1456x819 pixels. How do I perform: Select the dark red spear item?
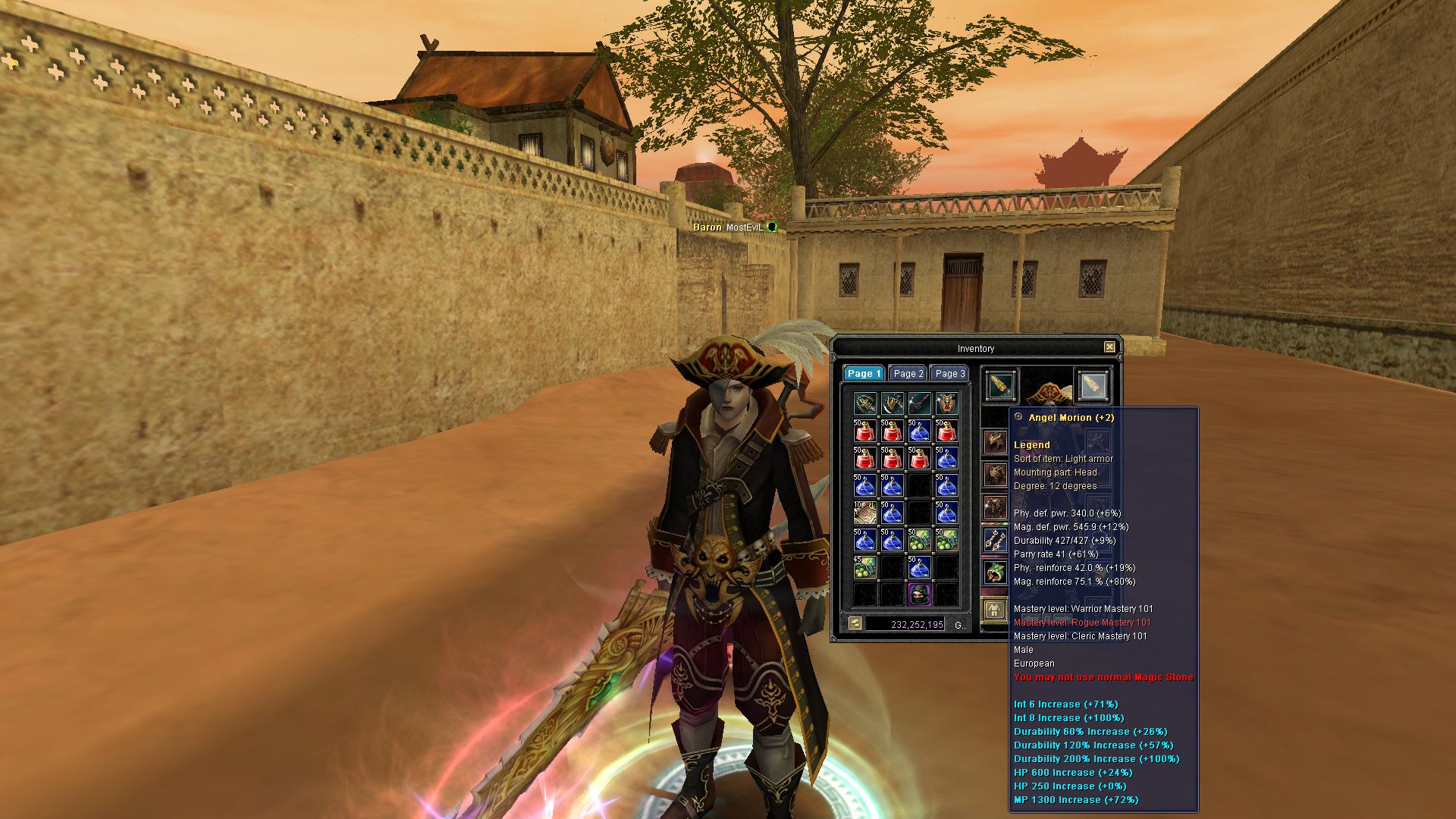point(919,403)
